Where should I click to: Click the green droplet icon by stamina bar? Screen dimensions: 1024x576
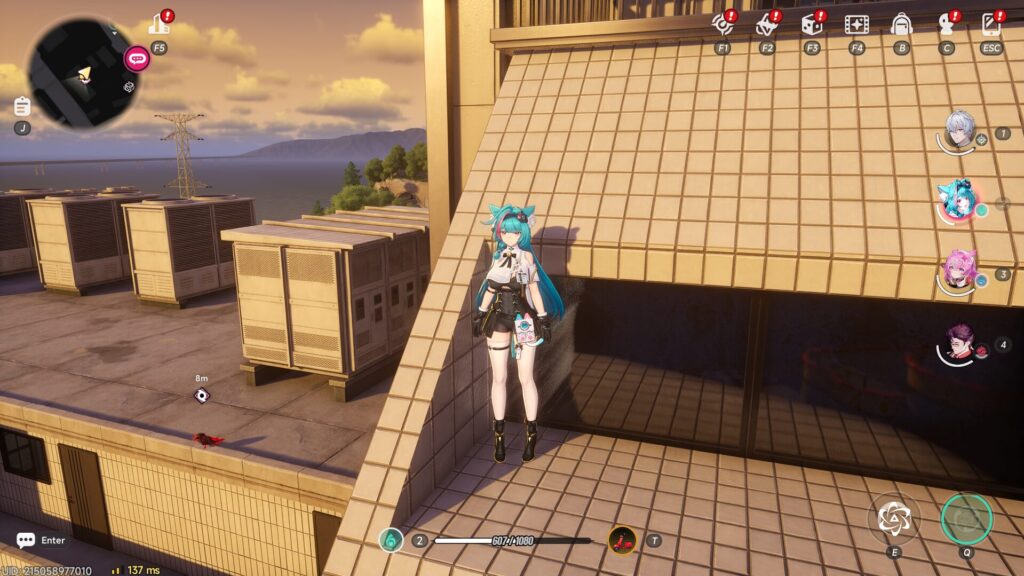pyautogui.click(x=392, y=540)
